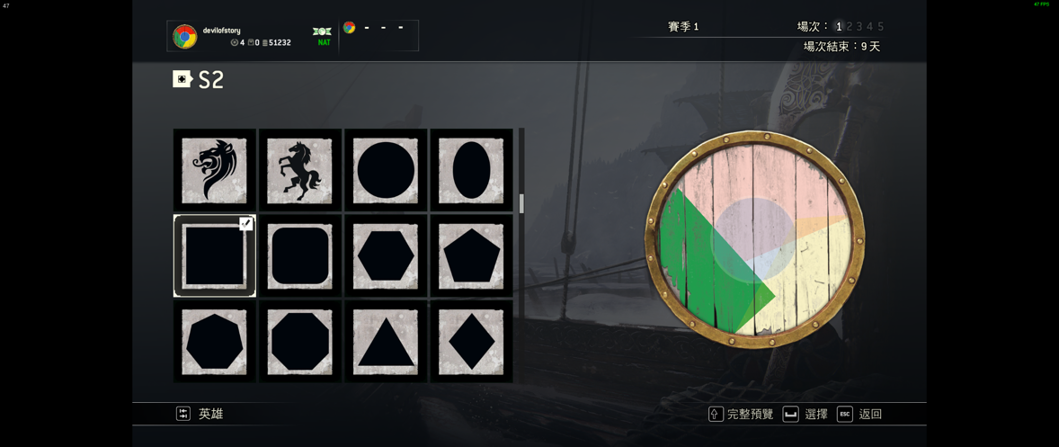The height and width of the screenshot is (447, 1059).
Task: Pick the hexagon emblem shape
Action: [x=386, y=256]
